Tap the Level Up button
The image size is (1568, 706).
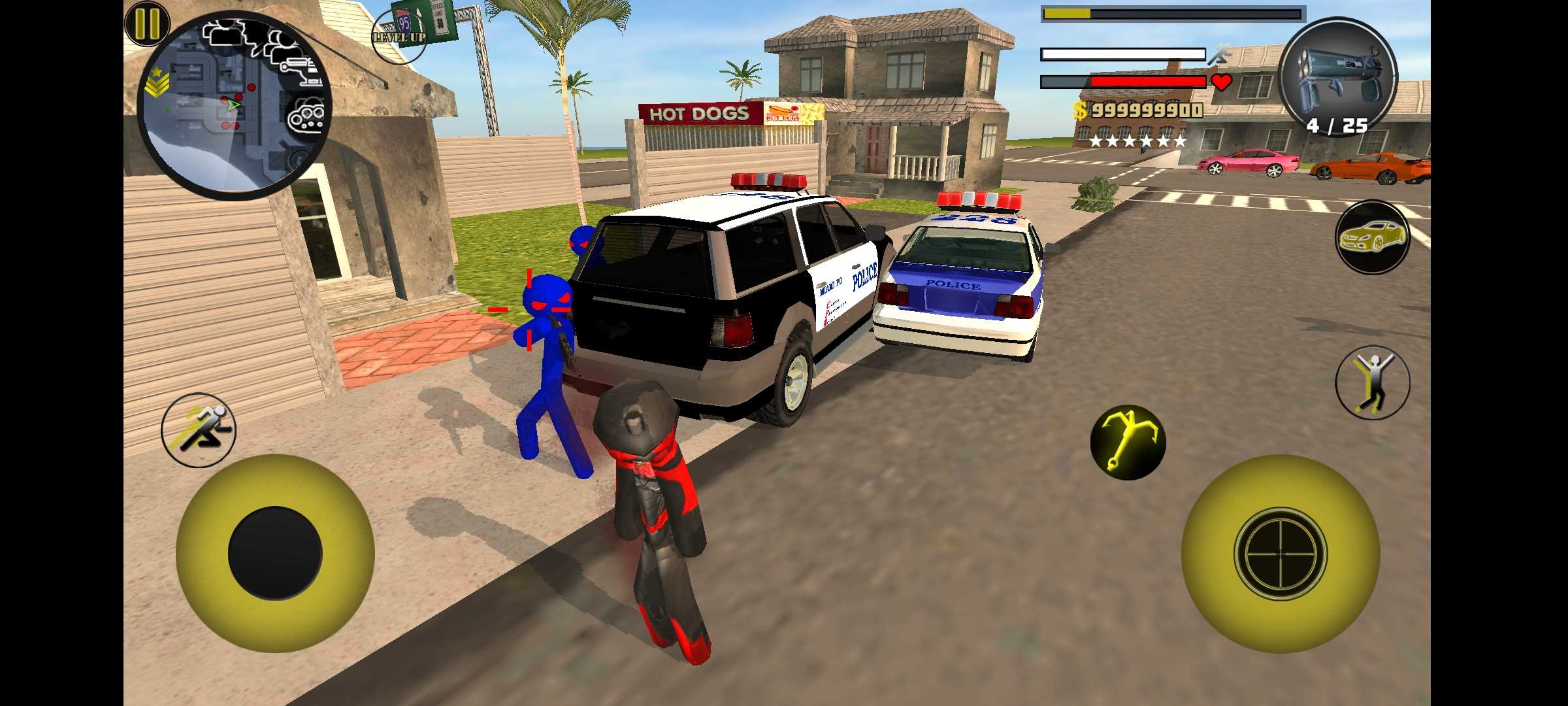[399, 36]
